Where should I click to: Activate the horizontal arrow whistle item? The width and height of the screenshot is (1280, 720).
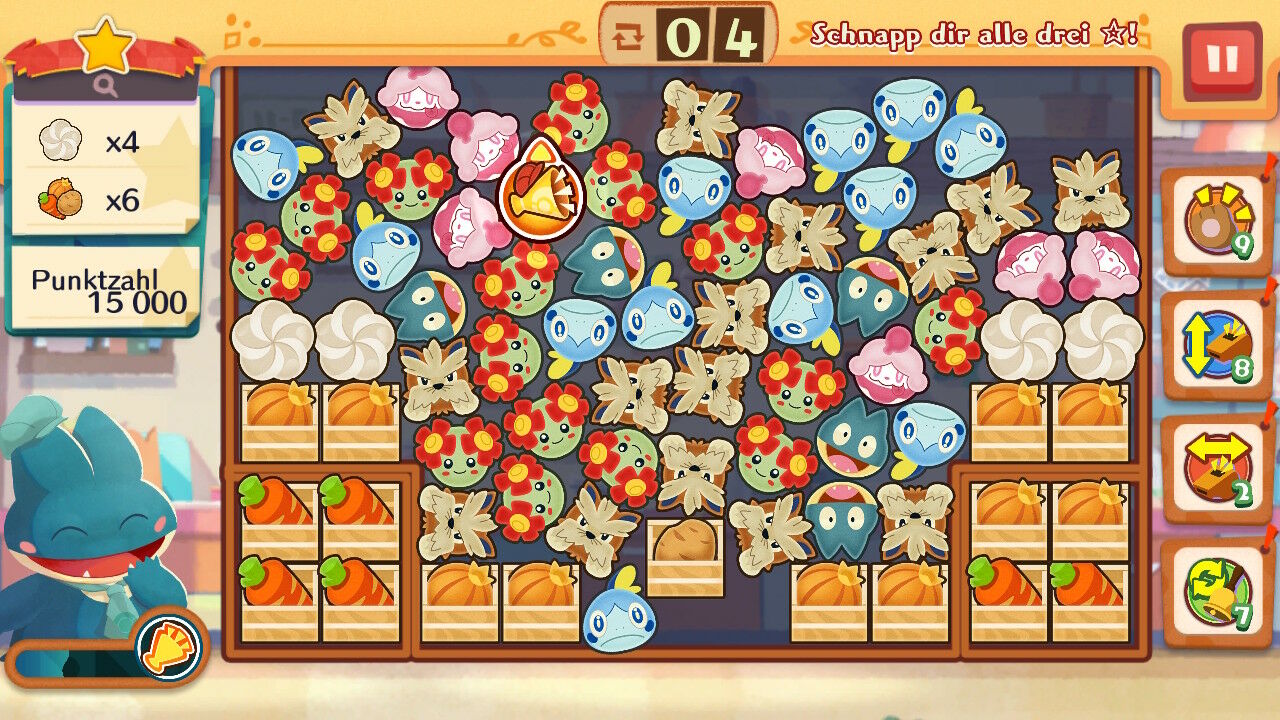click(x=1214, y=468)
